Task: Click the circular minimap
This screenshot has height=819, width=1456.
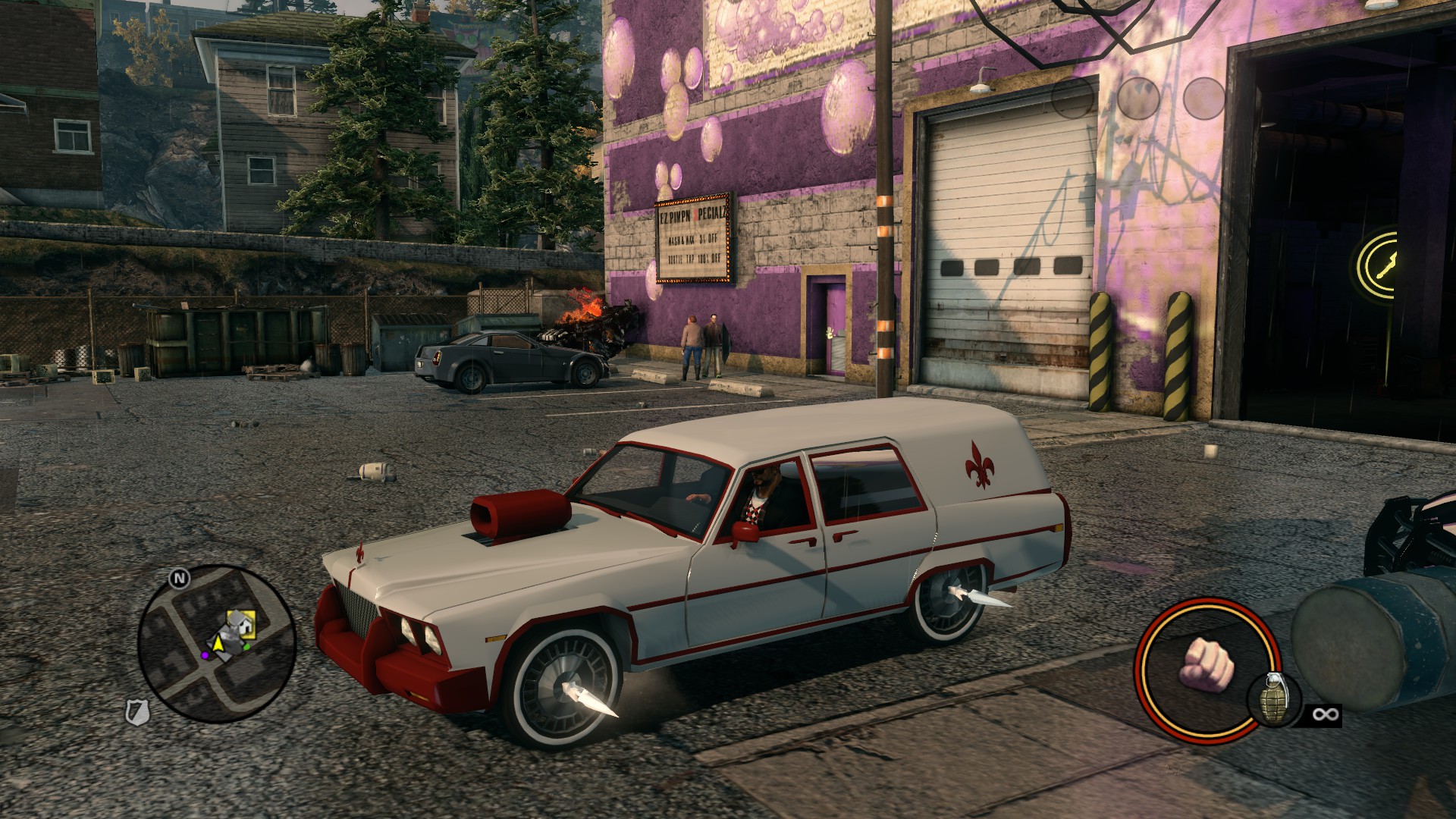Action: click(217, 645)
